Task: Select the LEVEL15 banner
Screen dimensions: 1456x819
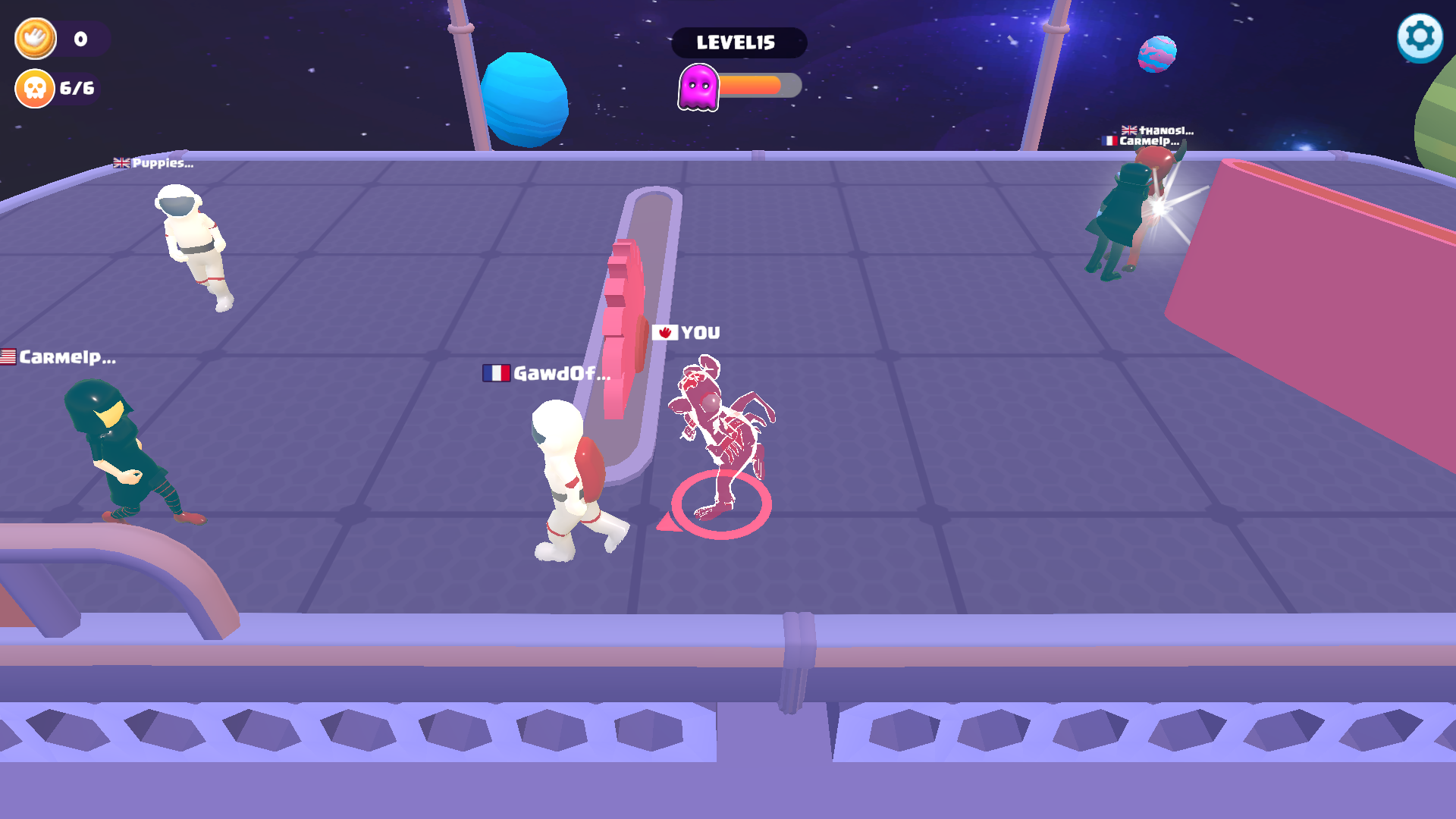Action: coord(739,42)
